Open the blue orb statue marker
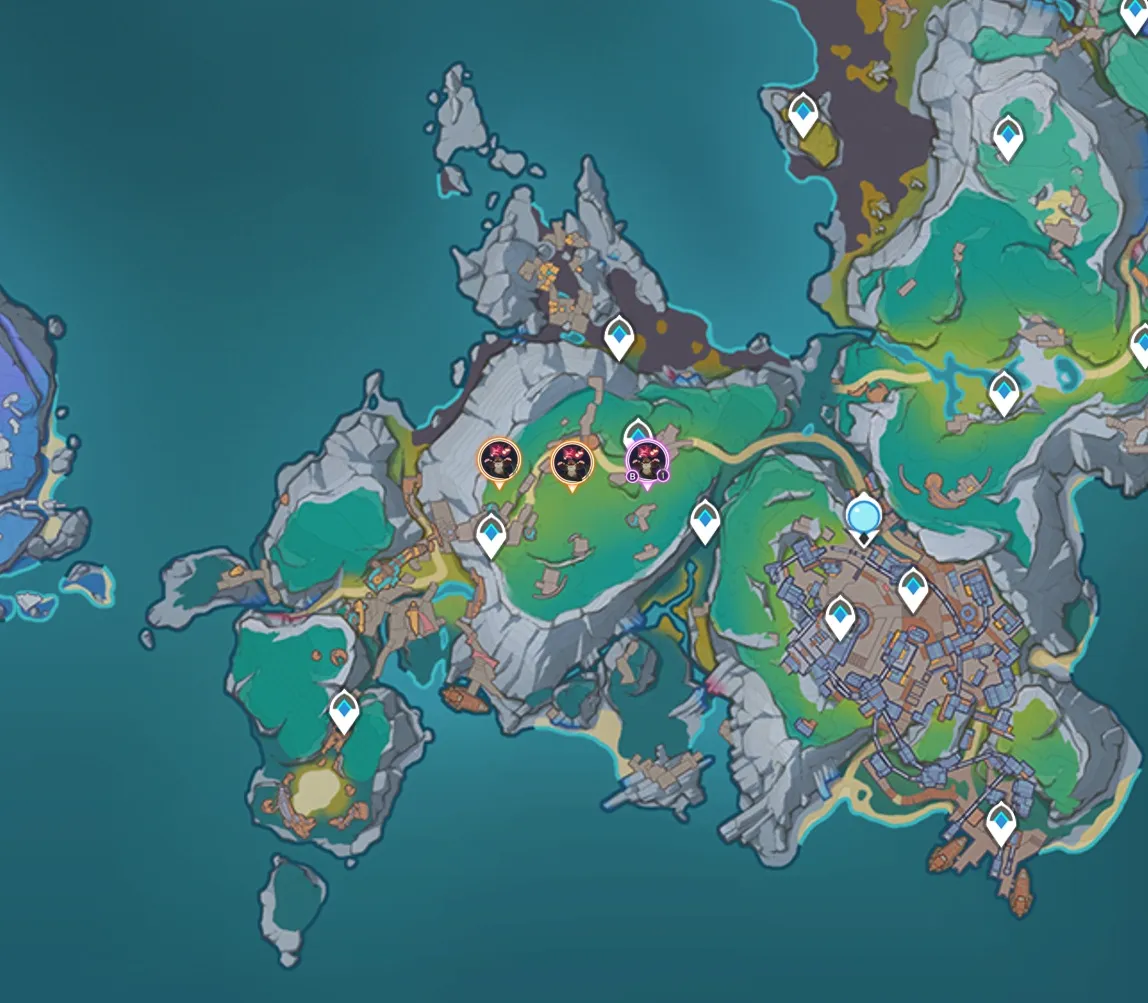 862,517
